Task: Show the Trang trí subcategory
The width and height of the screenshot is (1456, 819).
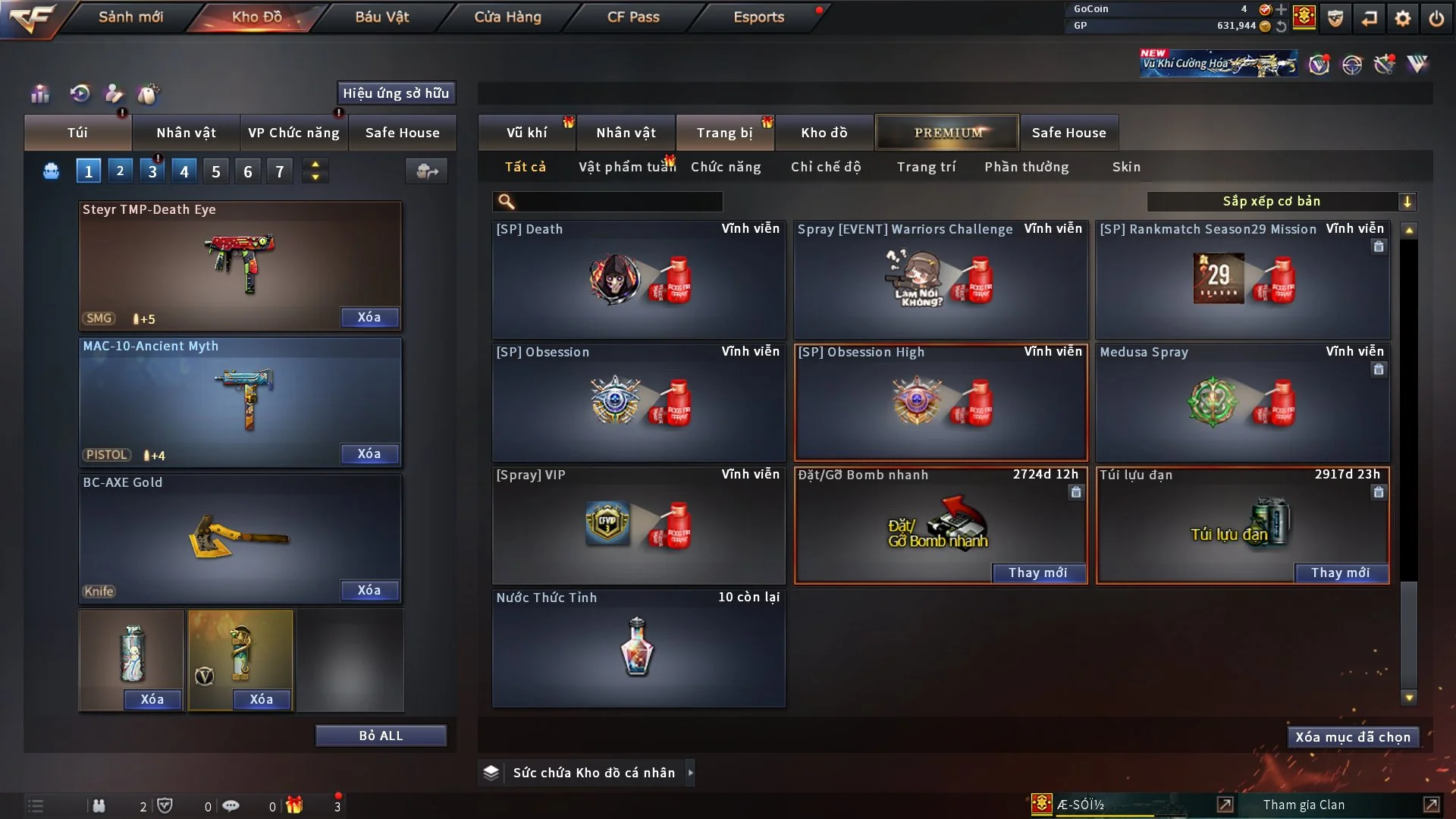Action: [x=926, y=167]
